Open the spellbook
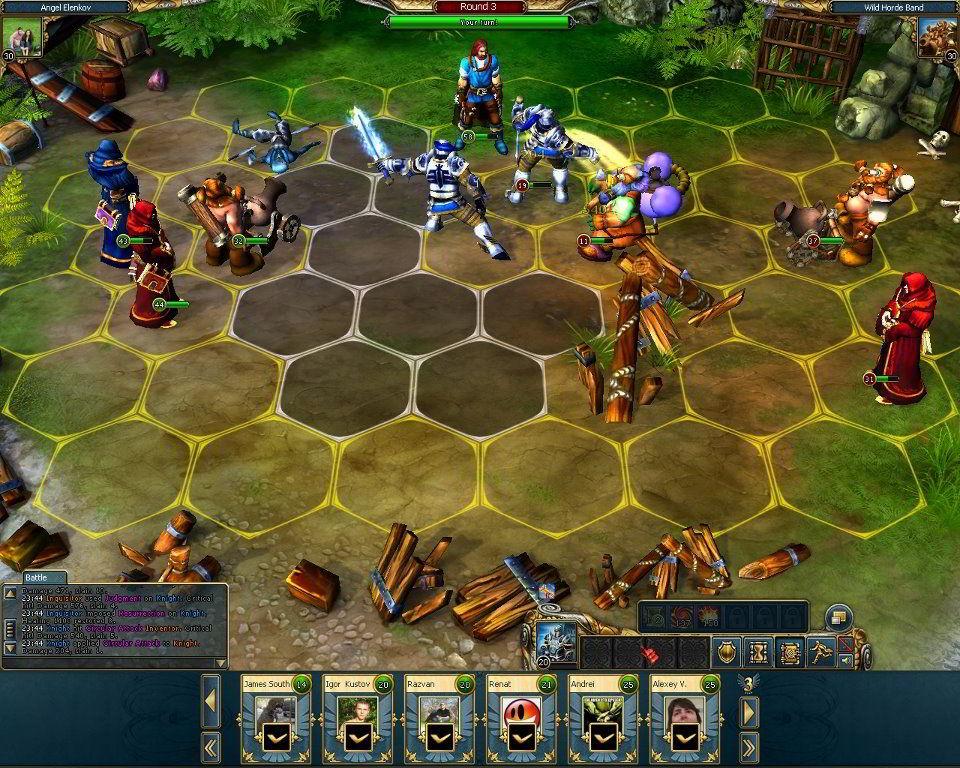Viewport: 960px width, 768px height. (x=790, y=652)
